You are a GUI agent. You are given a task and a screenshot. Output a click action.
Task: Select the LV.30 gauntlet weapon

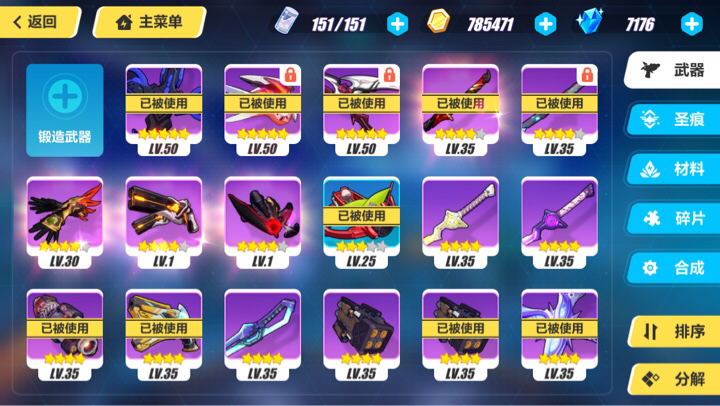64,222
